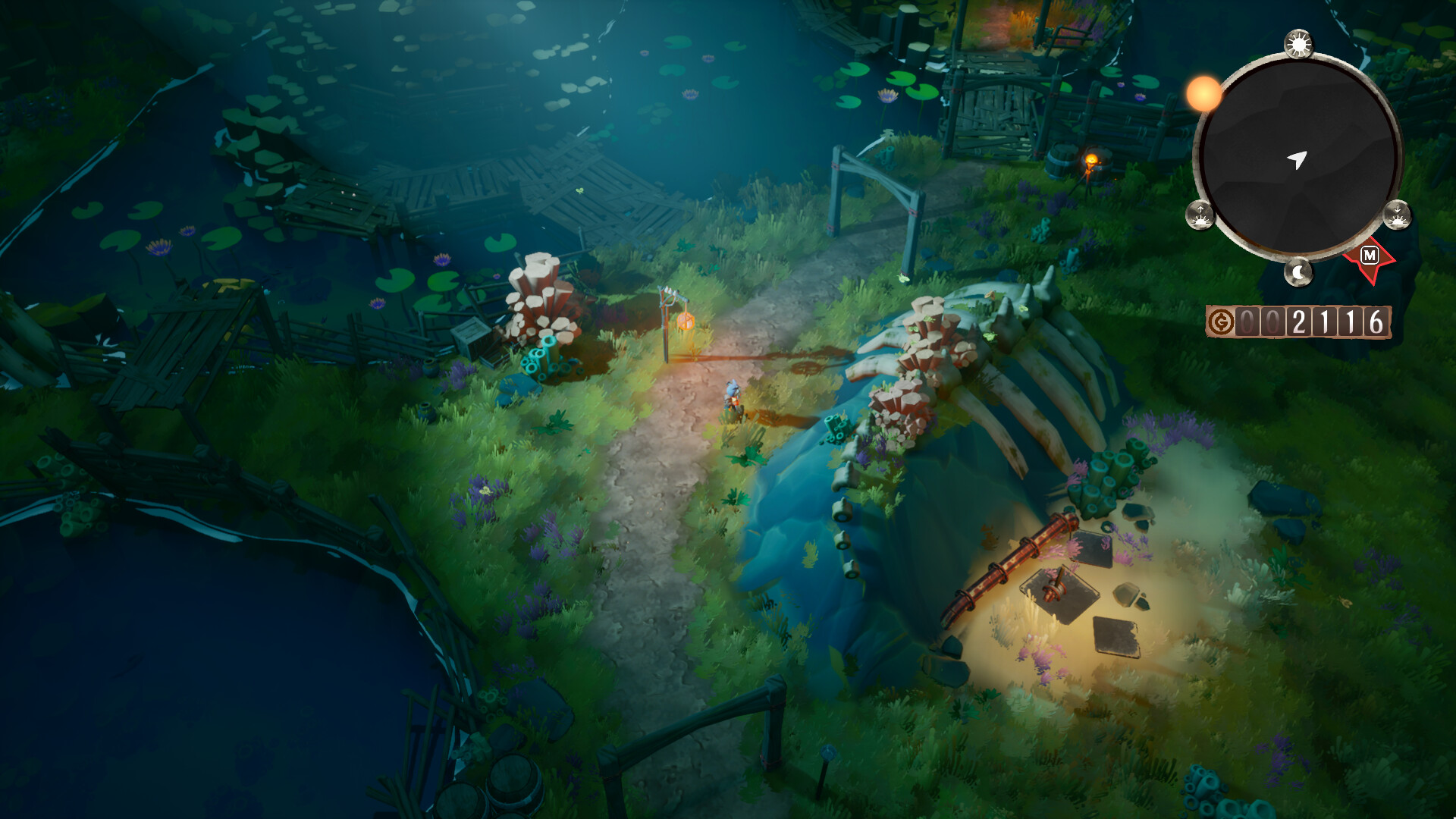Click the player arrow inside the minimap
1456x819 pixels.
1298,157
